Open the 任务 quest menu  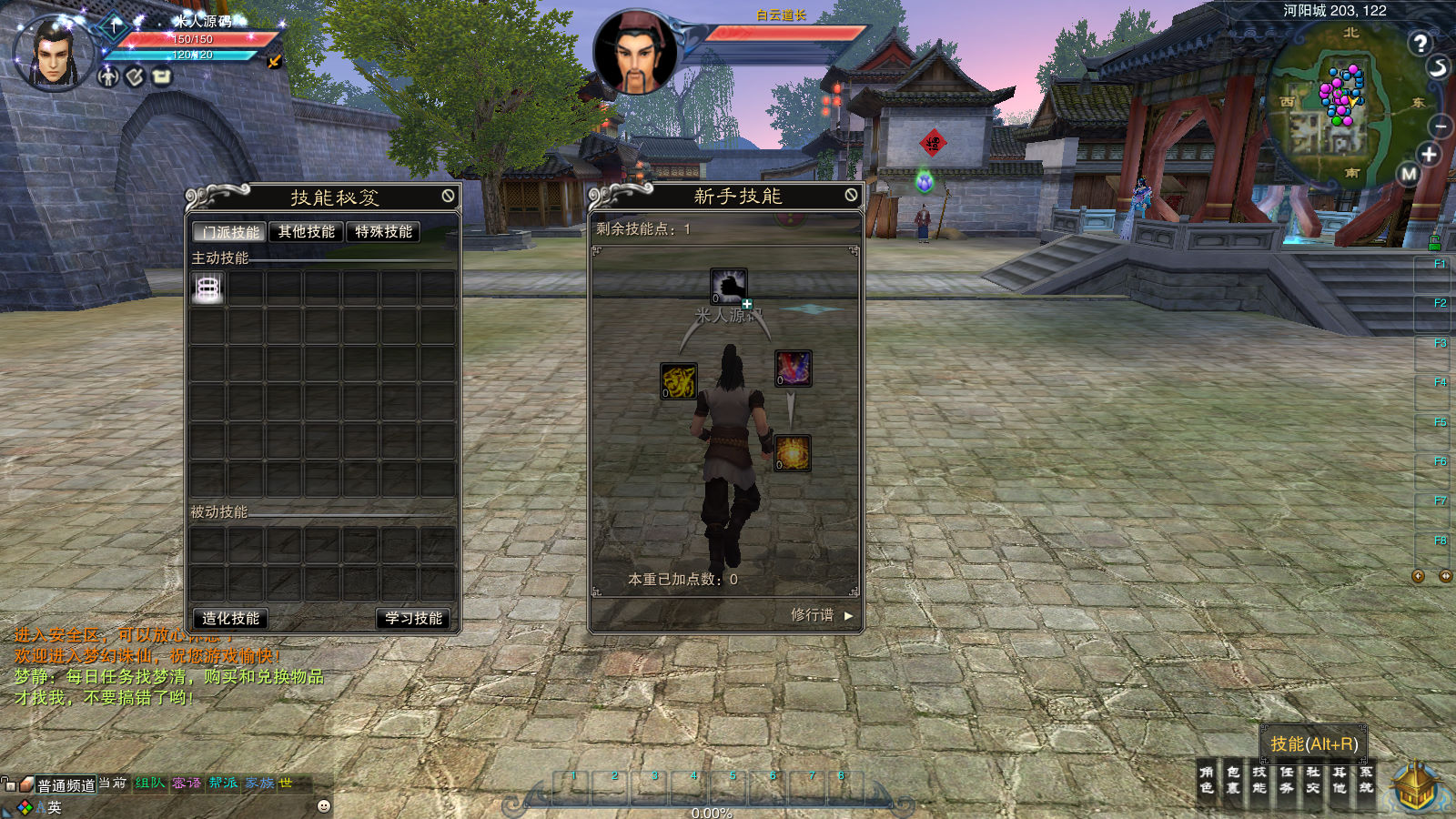click(x=1286, y=780)
